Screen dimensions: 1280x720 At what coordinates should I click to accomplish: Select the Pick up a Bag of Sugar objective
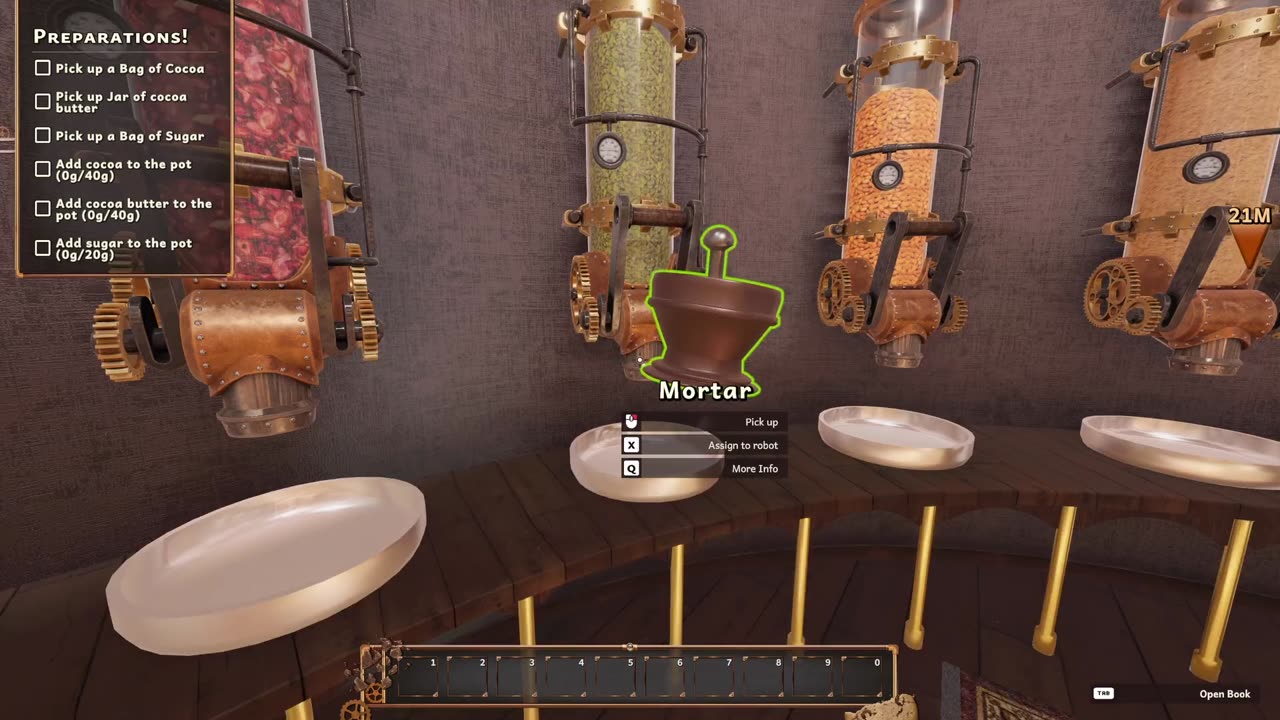point(42,136)
